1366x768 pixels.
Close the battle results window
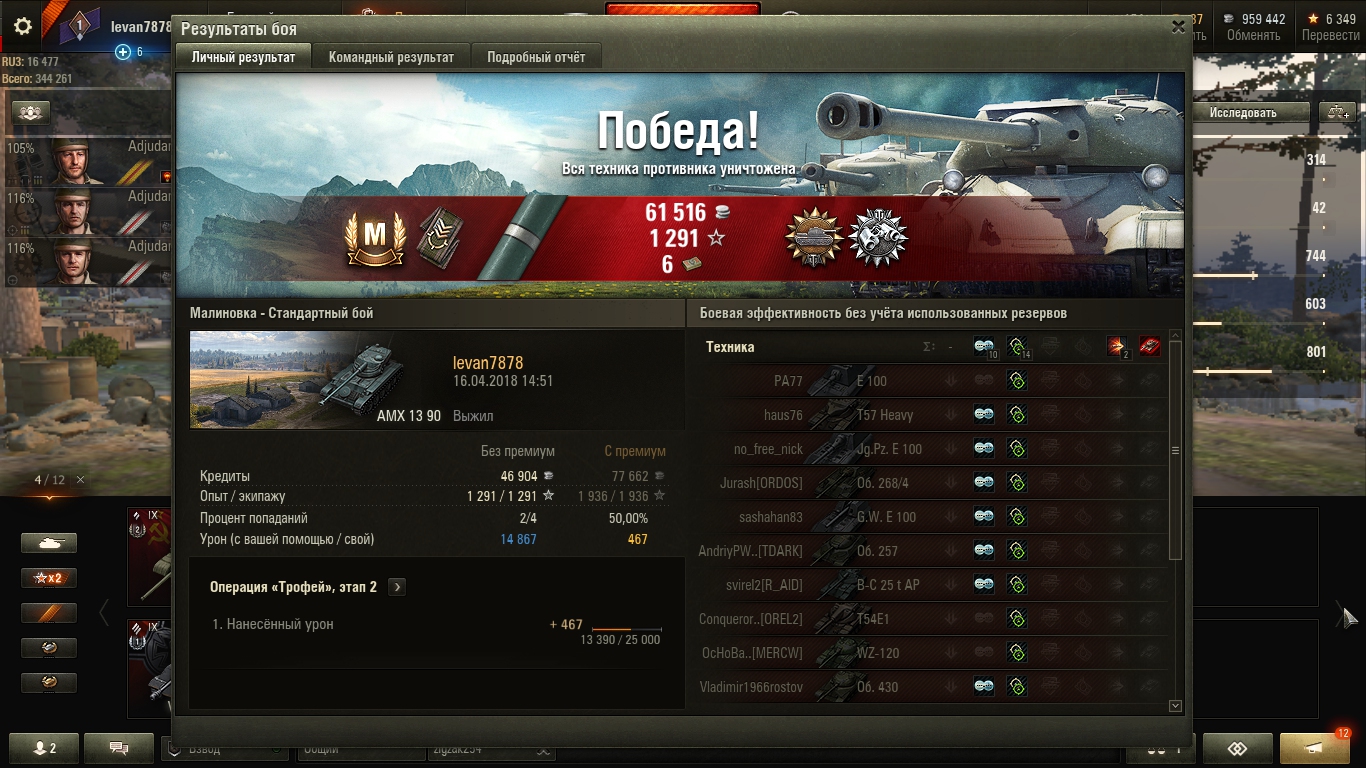point(1178,28)
